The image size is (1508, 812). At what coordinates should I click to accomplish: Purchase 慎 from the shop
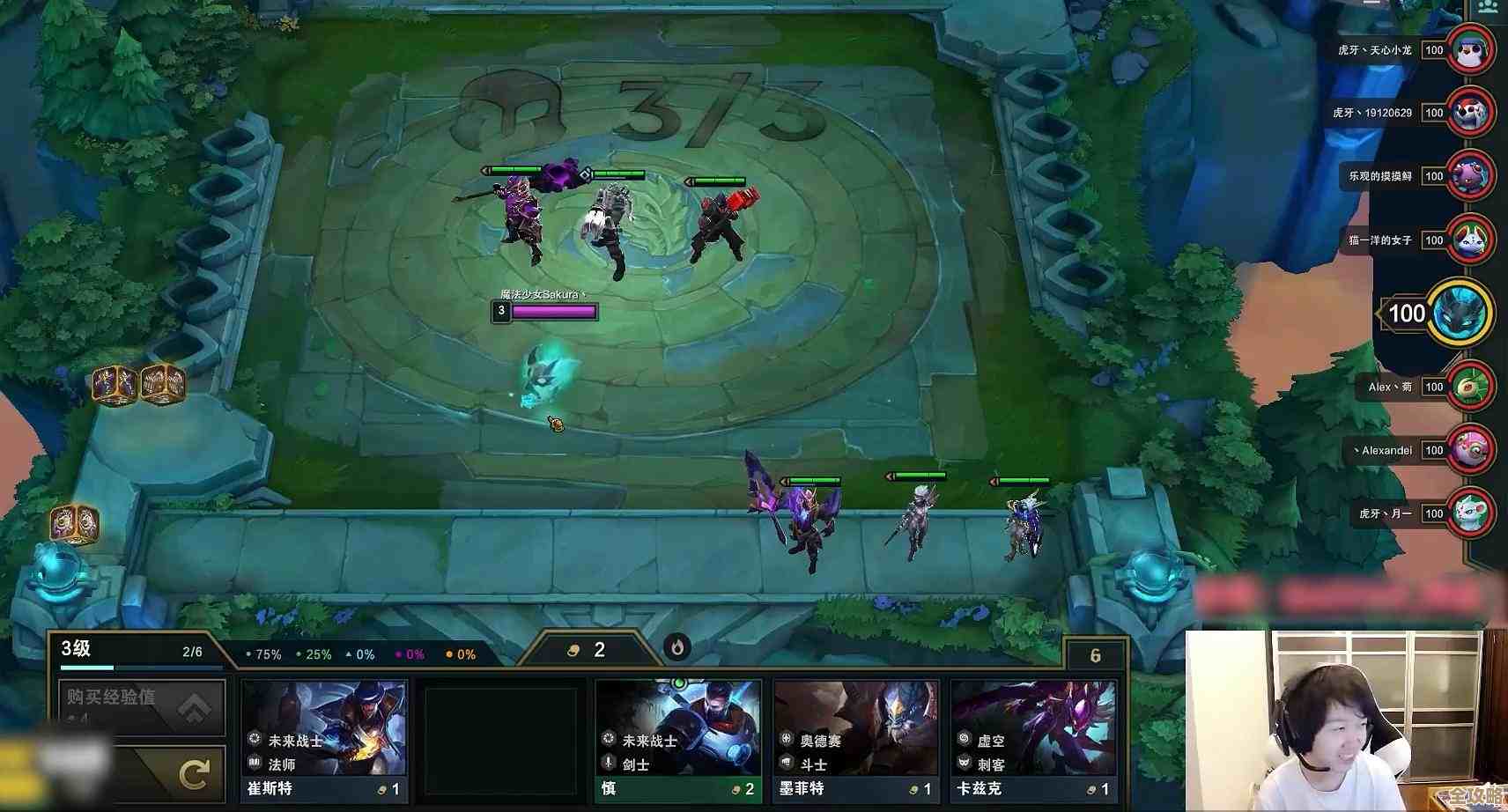pos(677,738)
